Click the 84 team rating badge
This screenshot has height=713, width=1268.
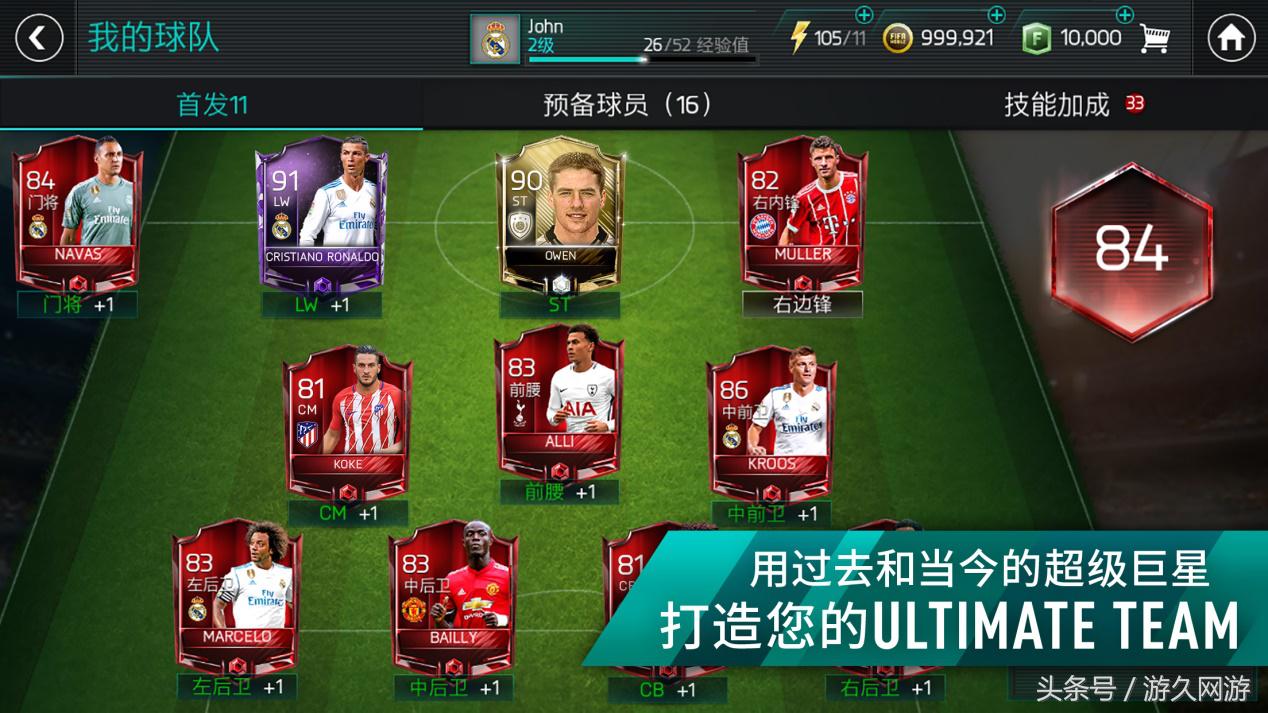[1131, 249]
